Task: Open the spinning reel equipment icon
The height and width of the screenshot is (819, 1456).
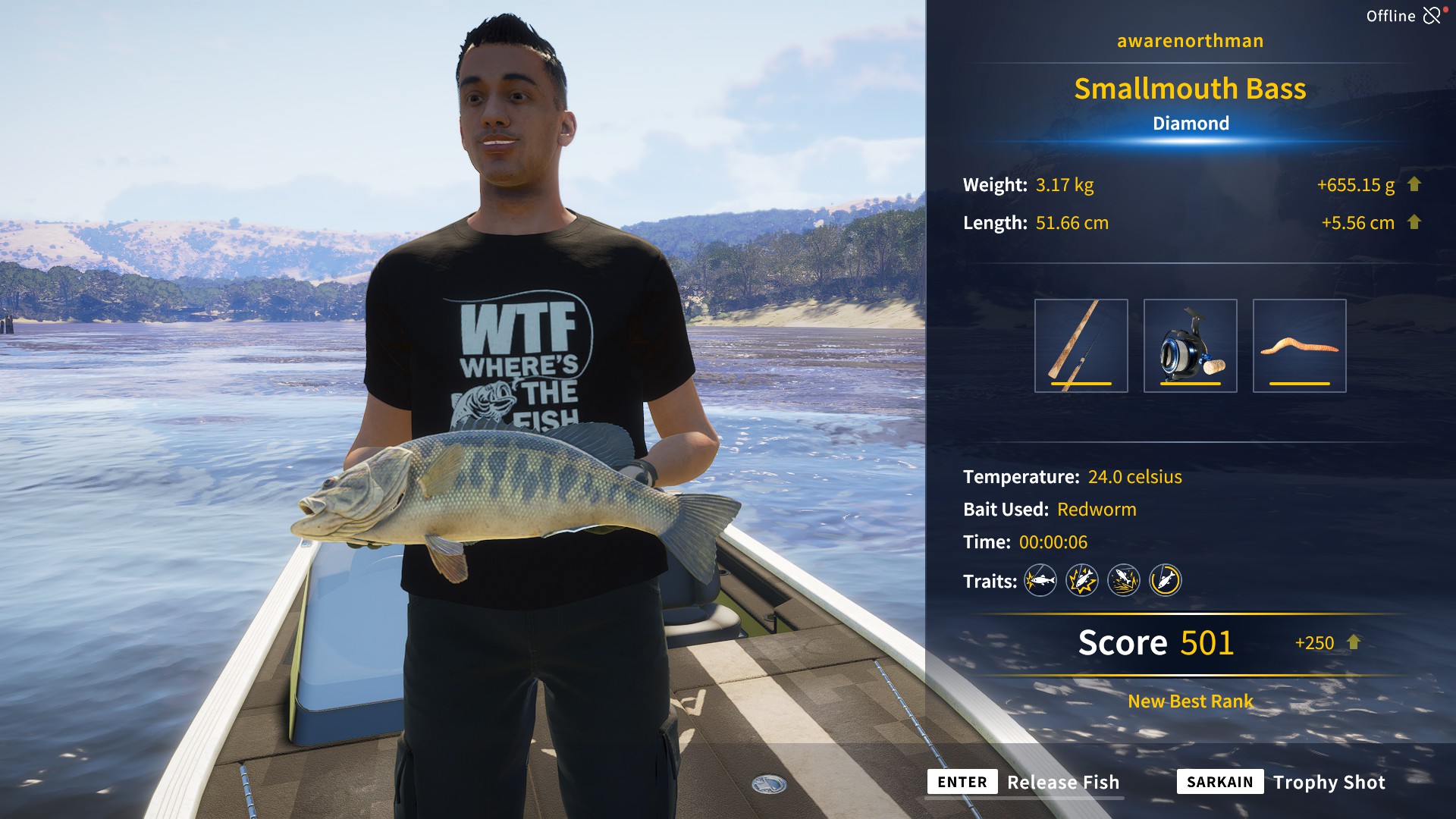Action: [1192, 345]
